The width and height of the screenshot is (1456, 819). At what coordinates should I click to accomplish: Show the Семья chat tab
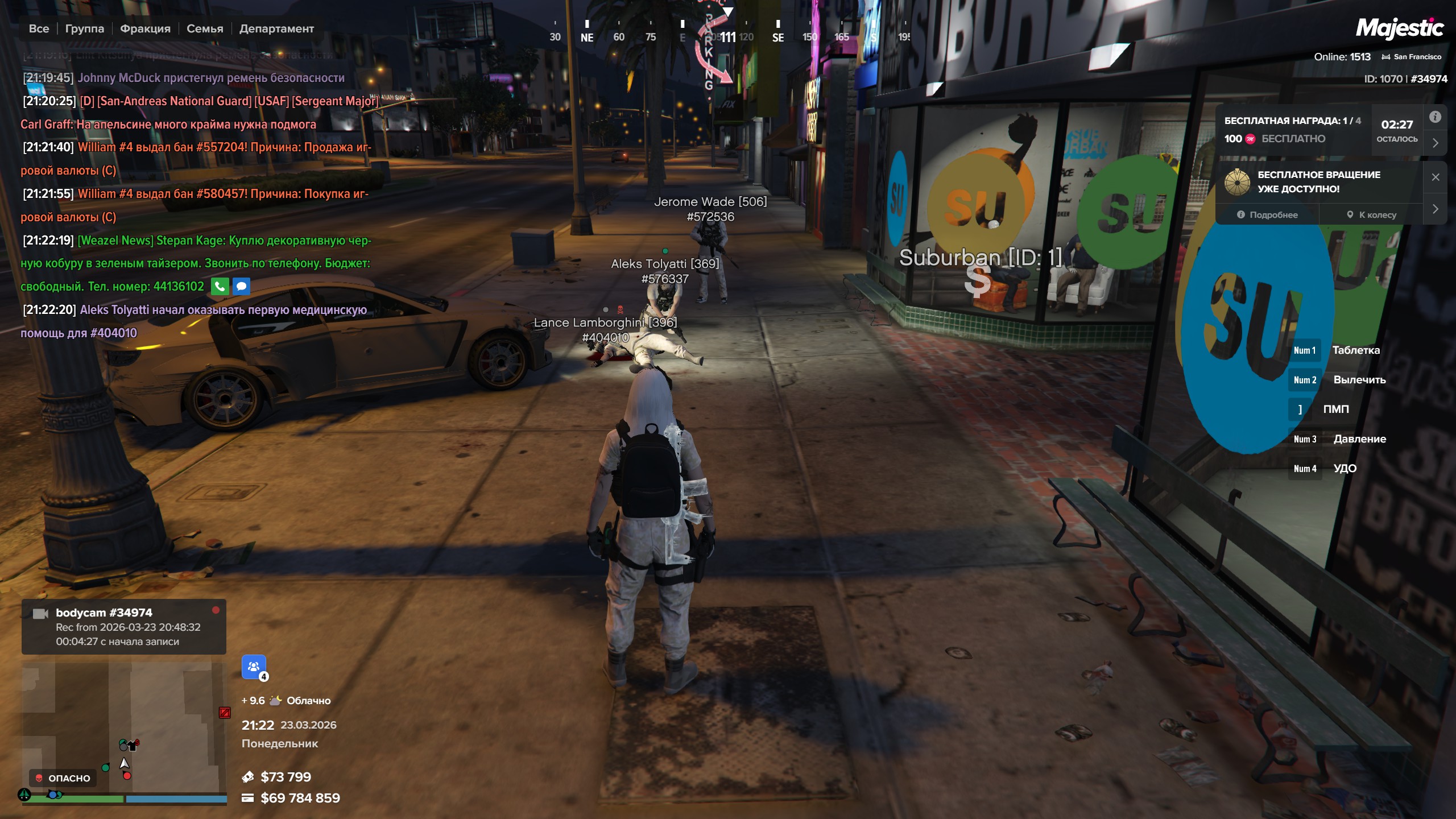205,28
